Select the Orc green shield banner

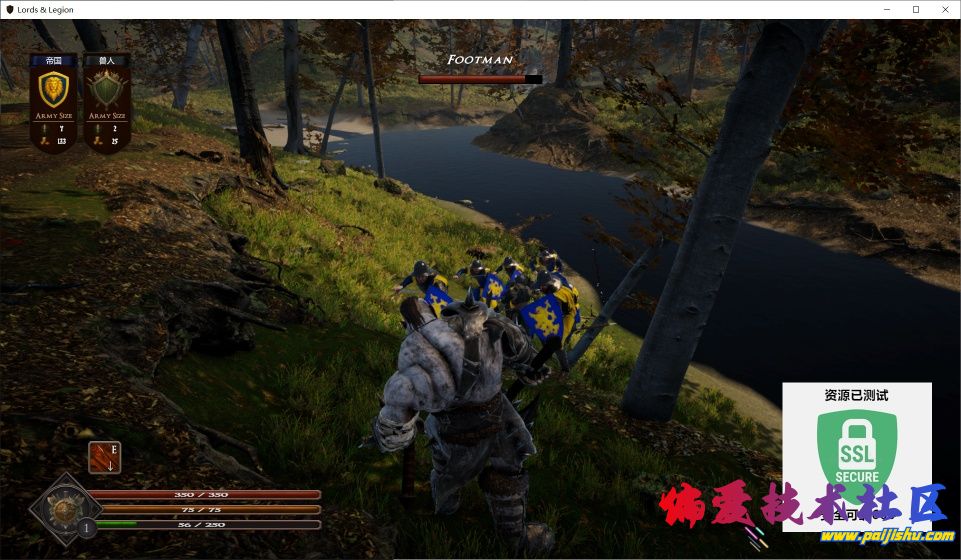tap(106, 90)
